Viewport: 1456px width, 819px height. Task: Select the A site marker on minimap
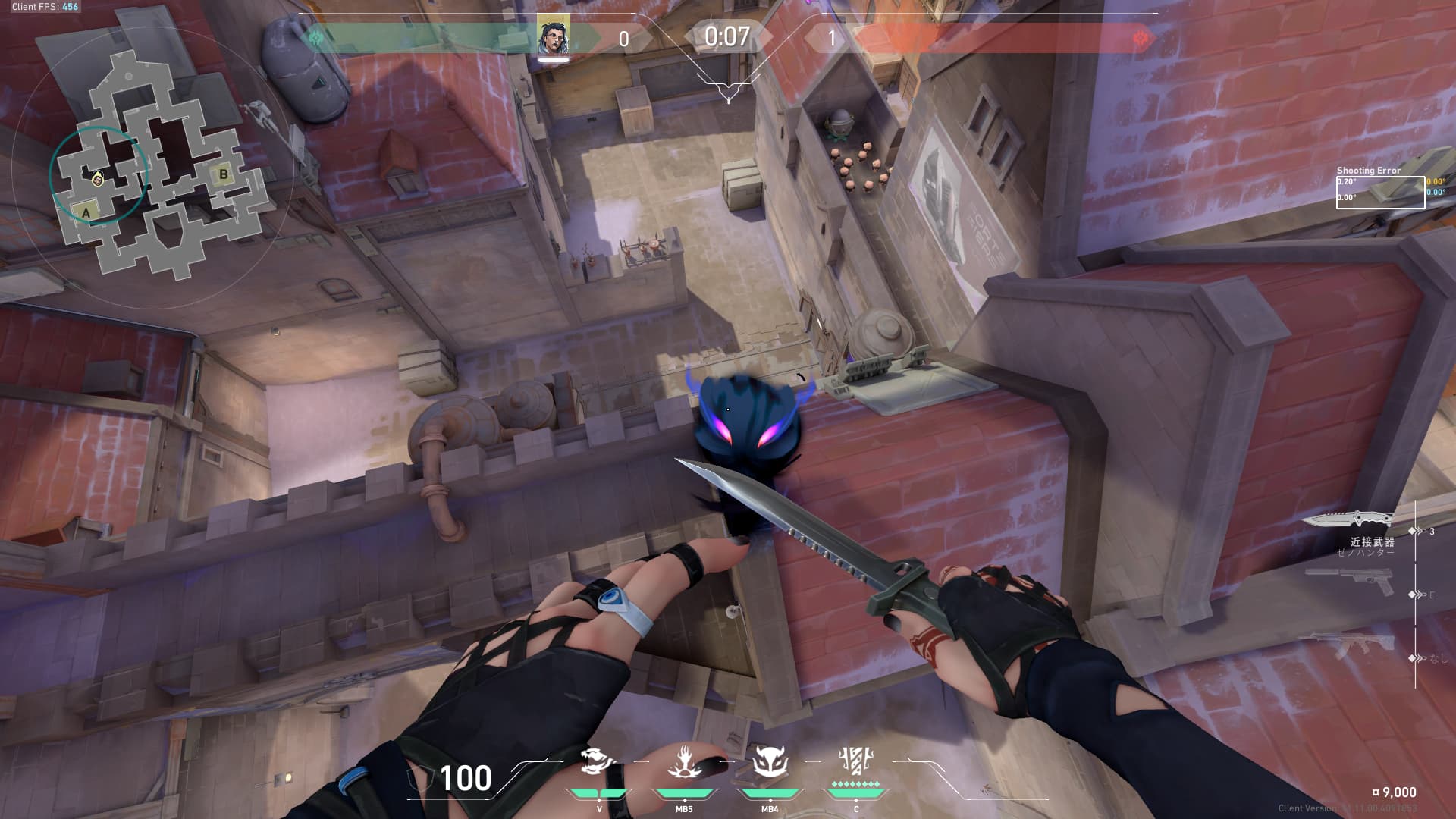point(86,213)
